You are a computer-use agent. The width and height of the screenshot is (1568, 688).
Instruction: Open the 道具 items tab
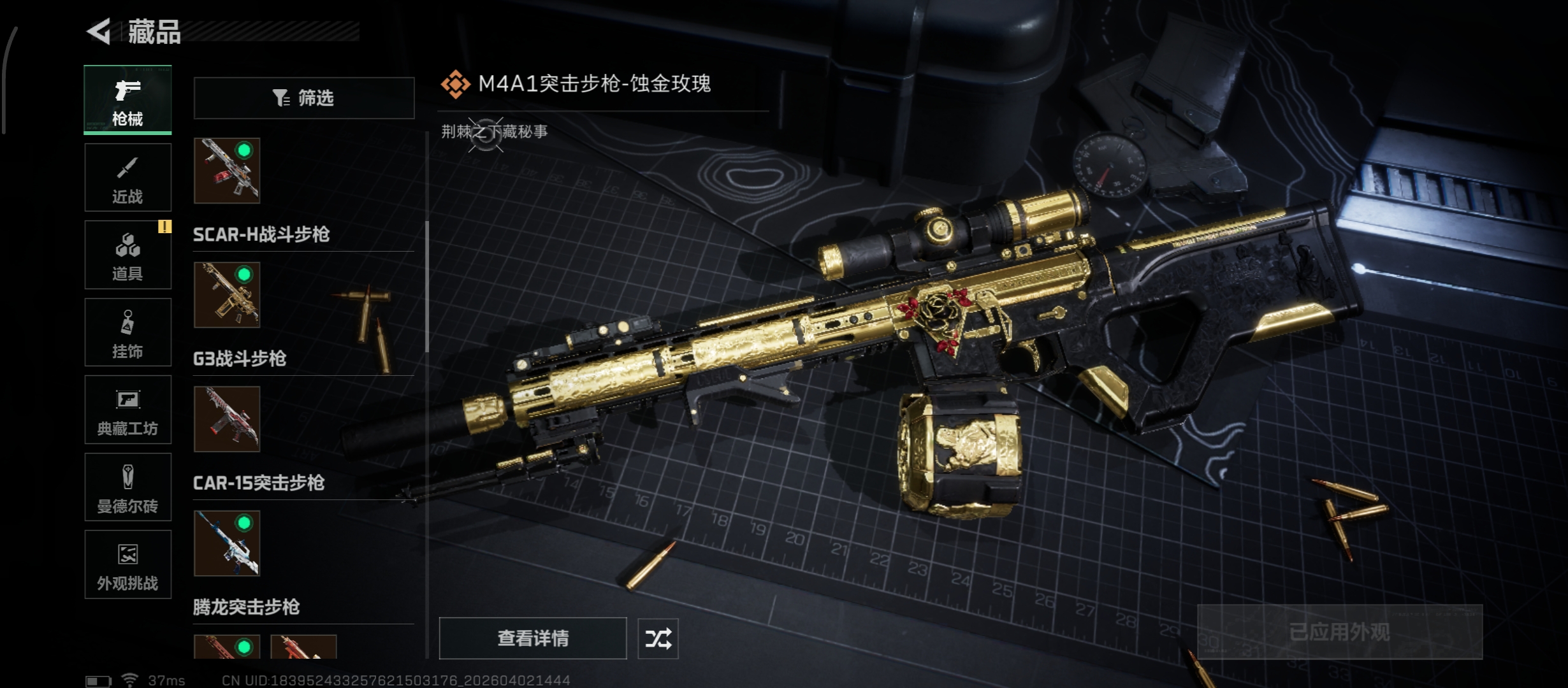pyautogui.click(x=127, y=255)
